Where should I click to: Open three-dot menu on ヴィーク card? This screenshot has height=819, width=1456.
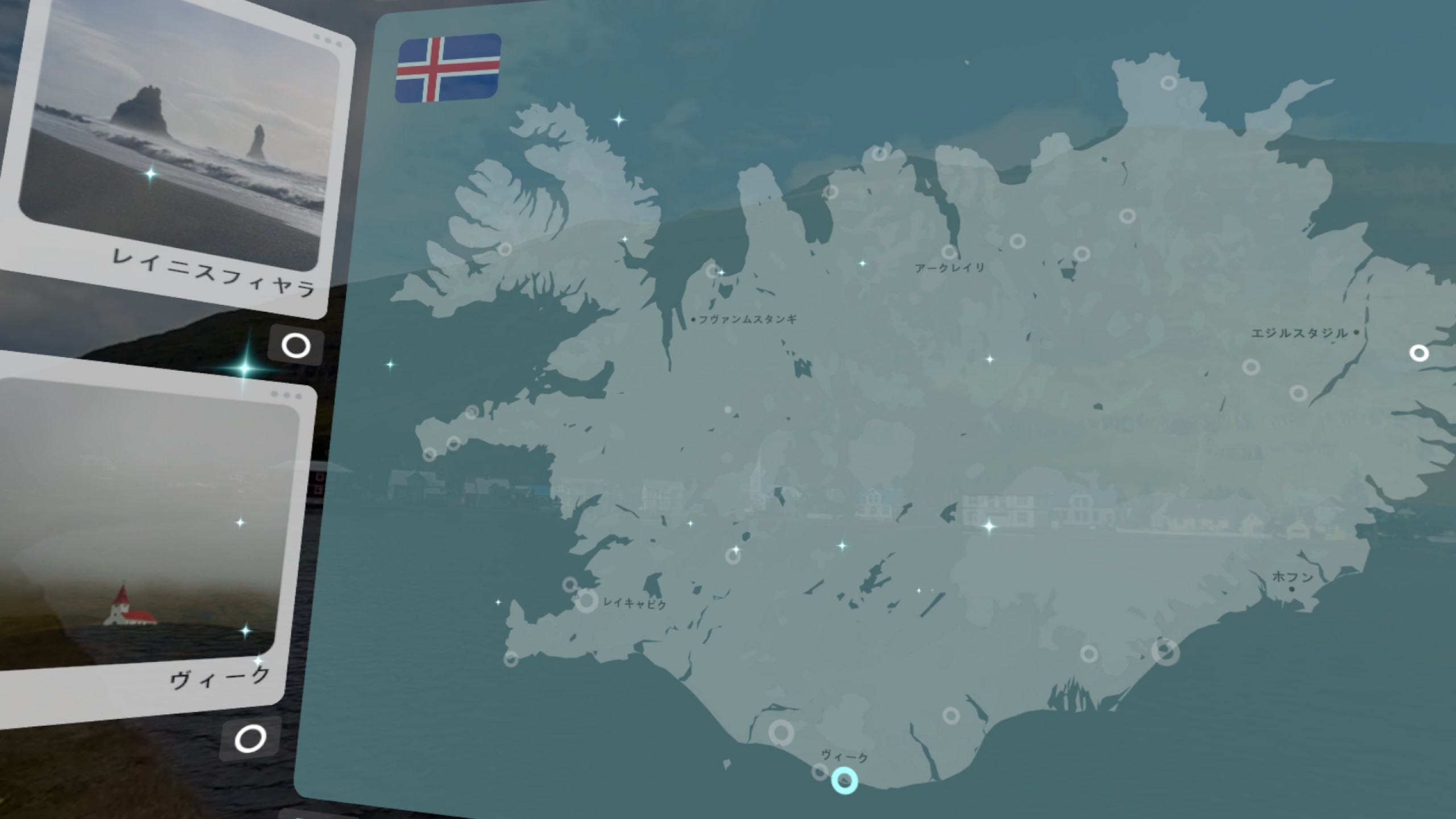click(286, 395)
